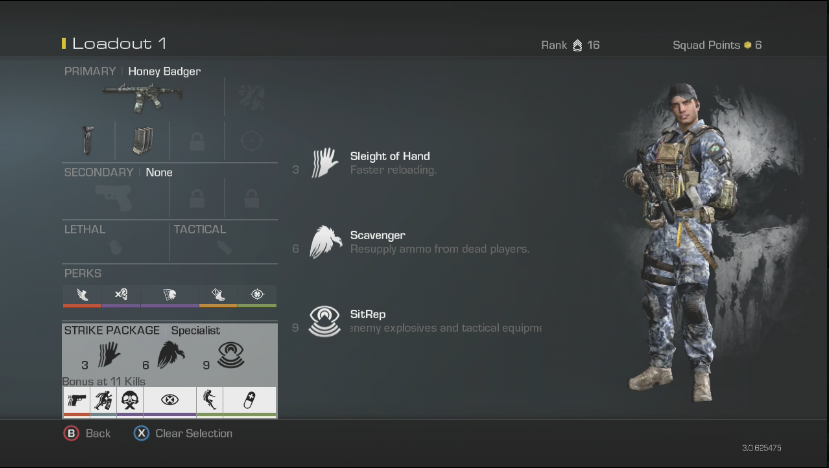Image resolution: width=829 pixels, height=468 pixels.
Task: Open the primary sight attachment slot
Action: 251,141
